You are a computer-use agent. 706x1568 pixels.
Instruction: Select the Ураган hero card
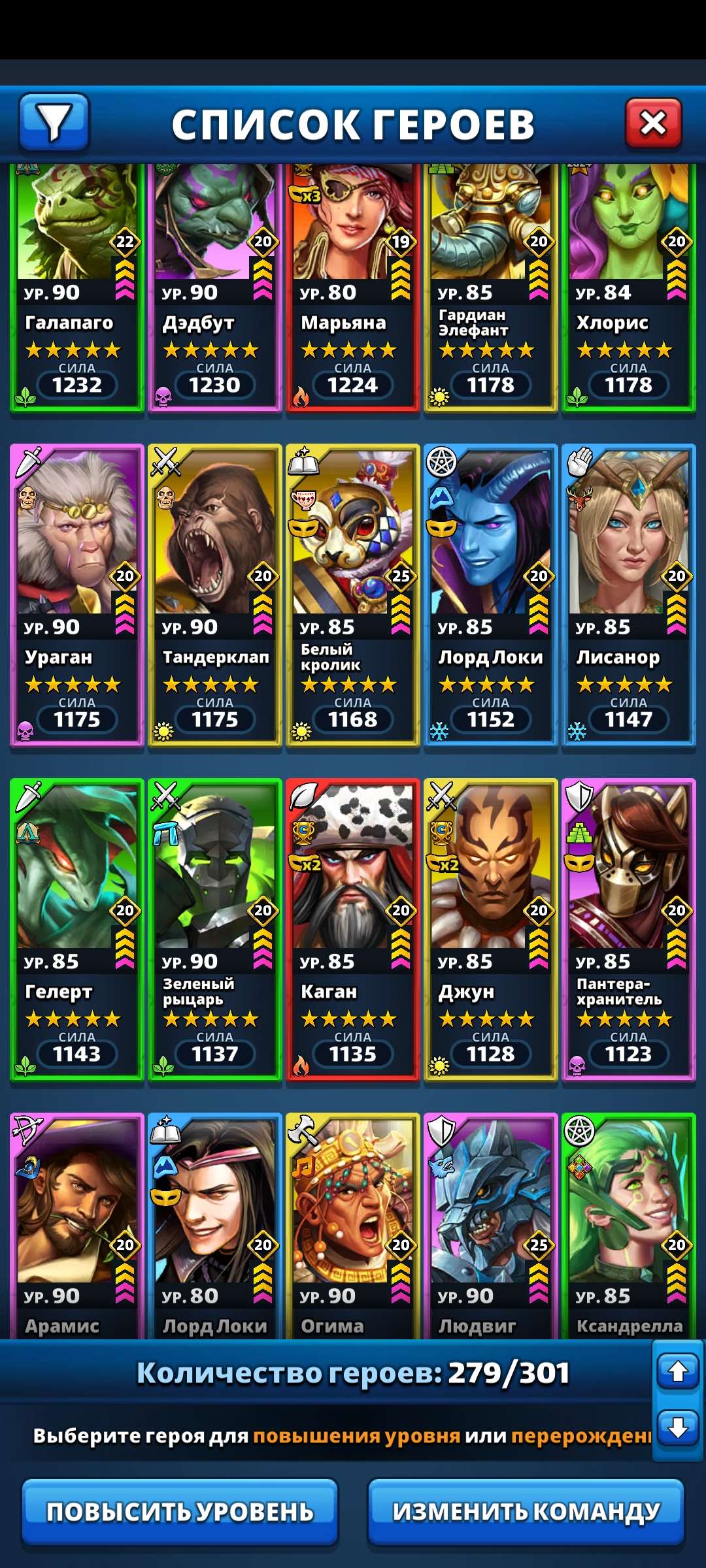coord(77,595)
